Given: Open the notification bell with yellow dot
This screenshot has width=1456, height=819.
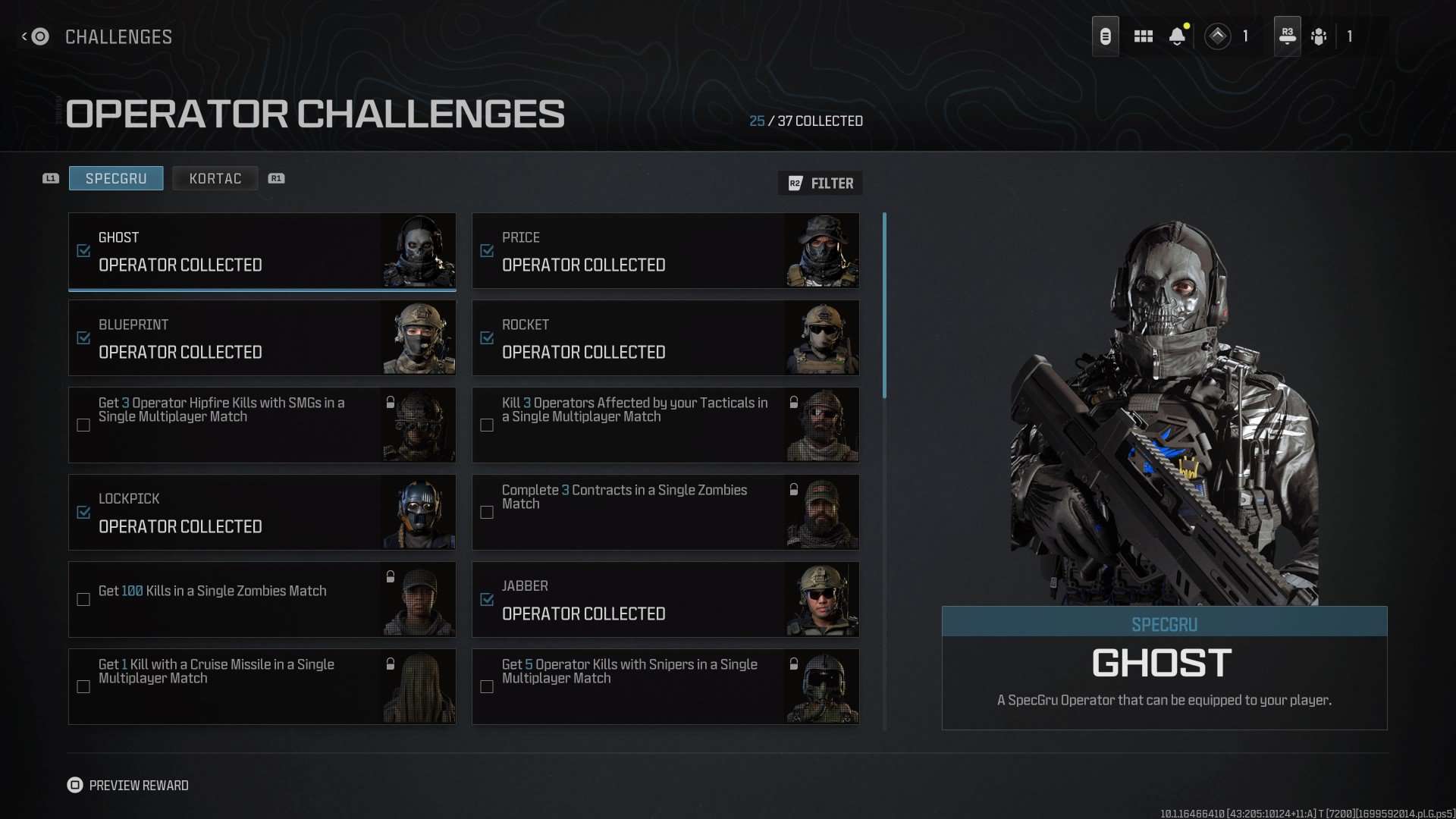Looking at the screenshot, I should tap(1177, 34).
